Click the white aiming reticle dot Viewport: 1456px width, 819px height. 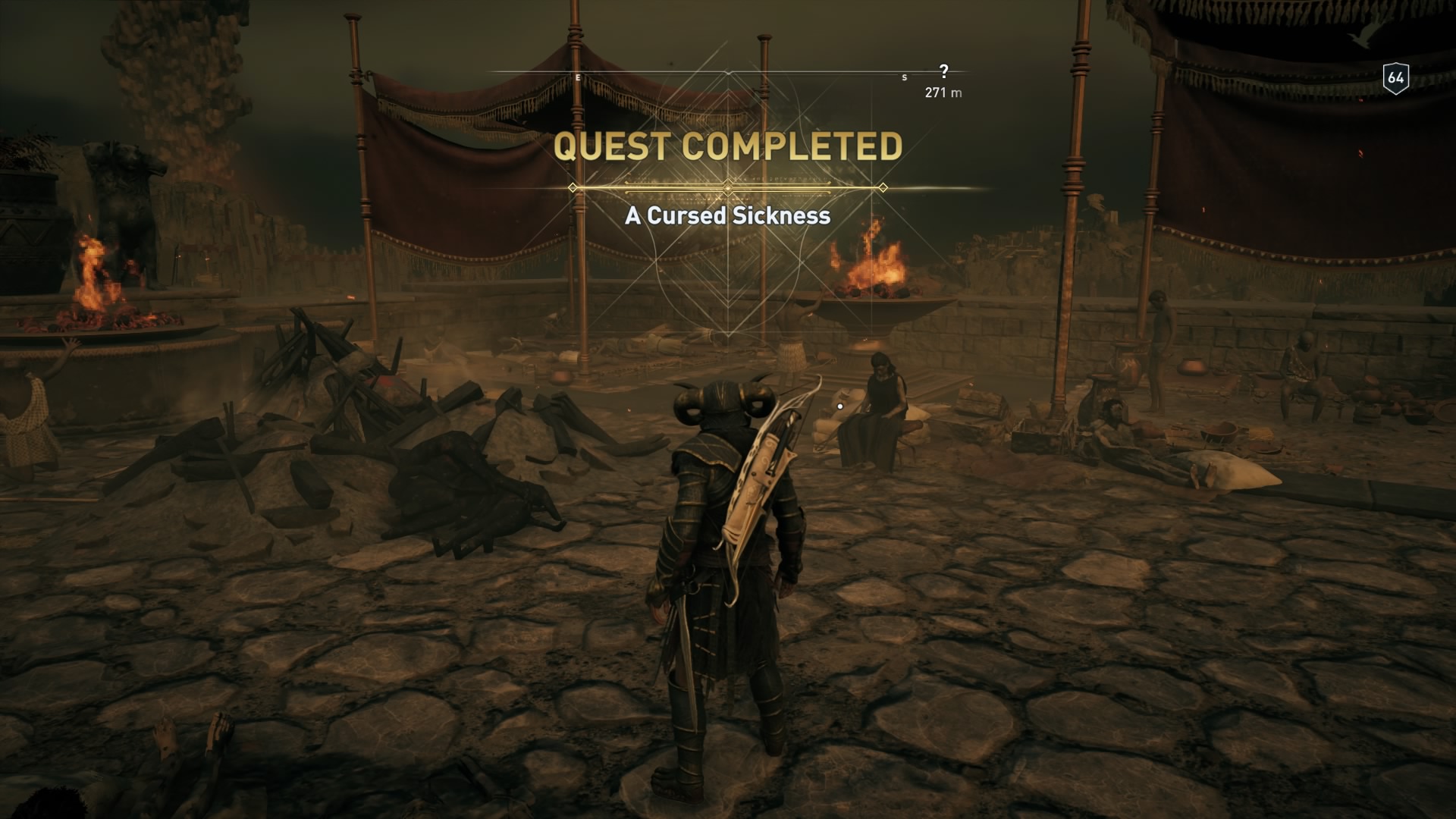click(840, 406)
